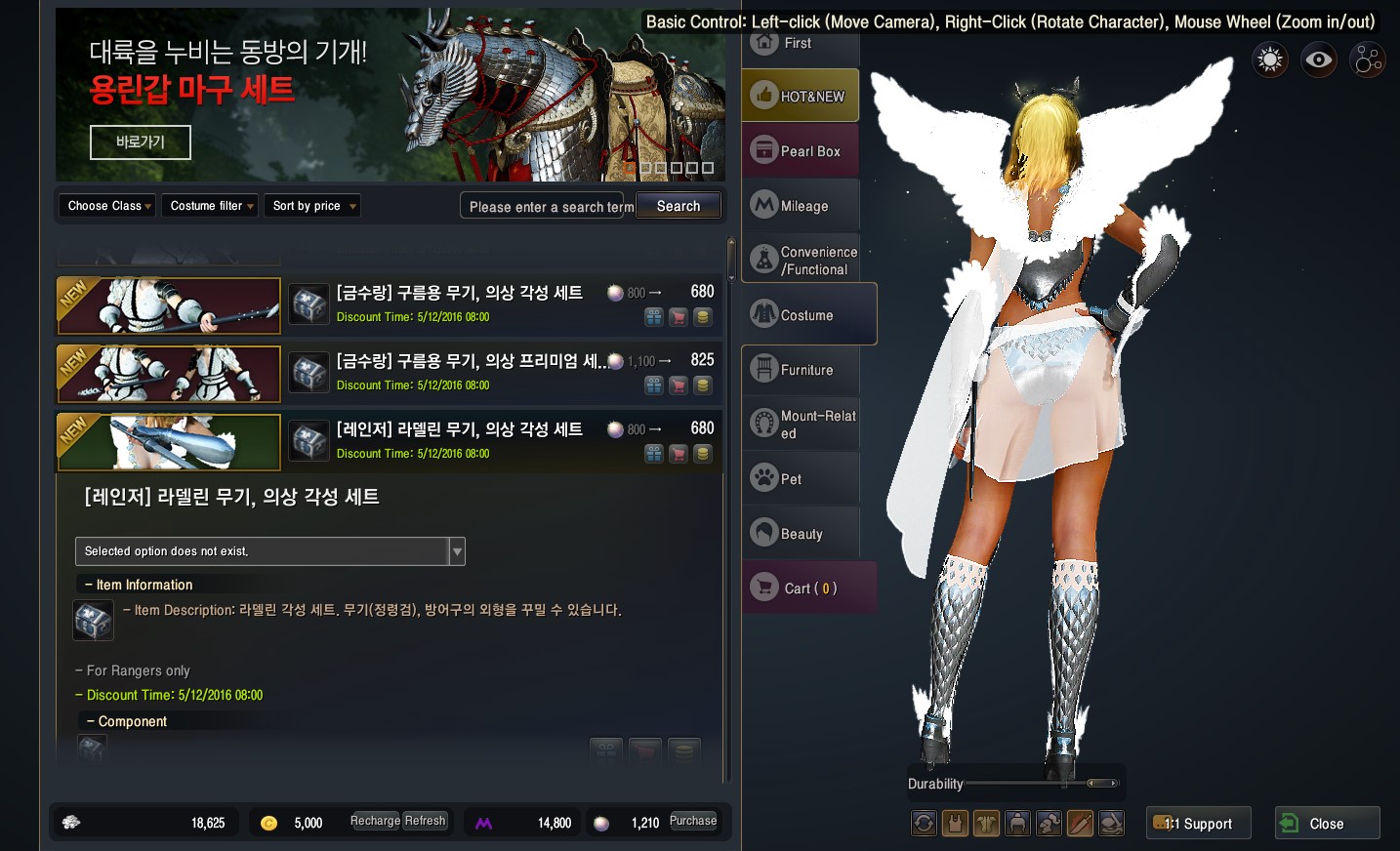The image size is (1400, 851).
Task: Switch to the Costume category
Action: (808, 315)
